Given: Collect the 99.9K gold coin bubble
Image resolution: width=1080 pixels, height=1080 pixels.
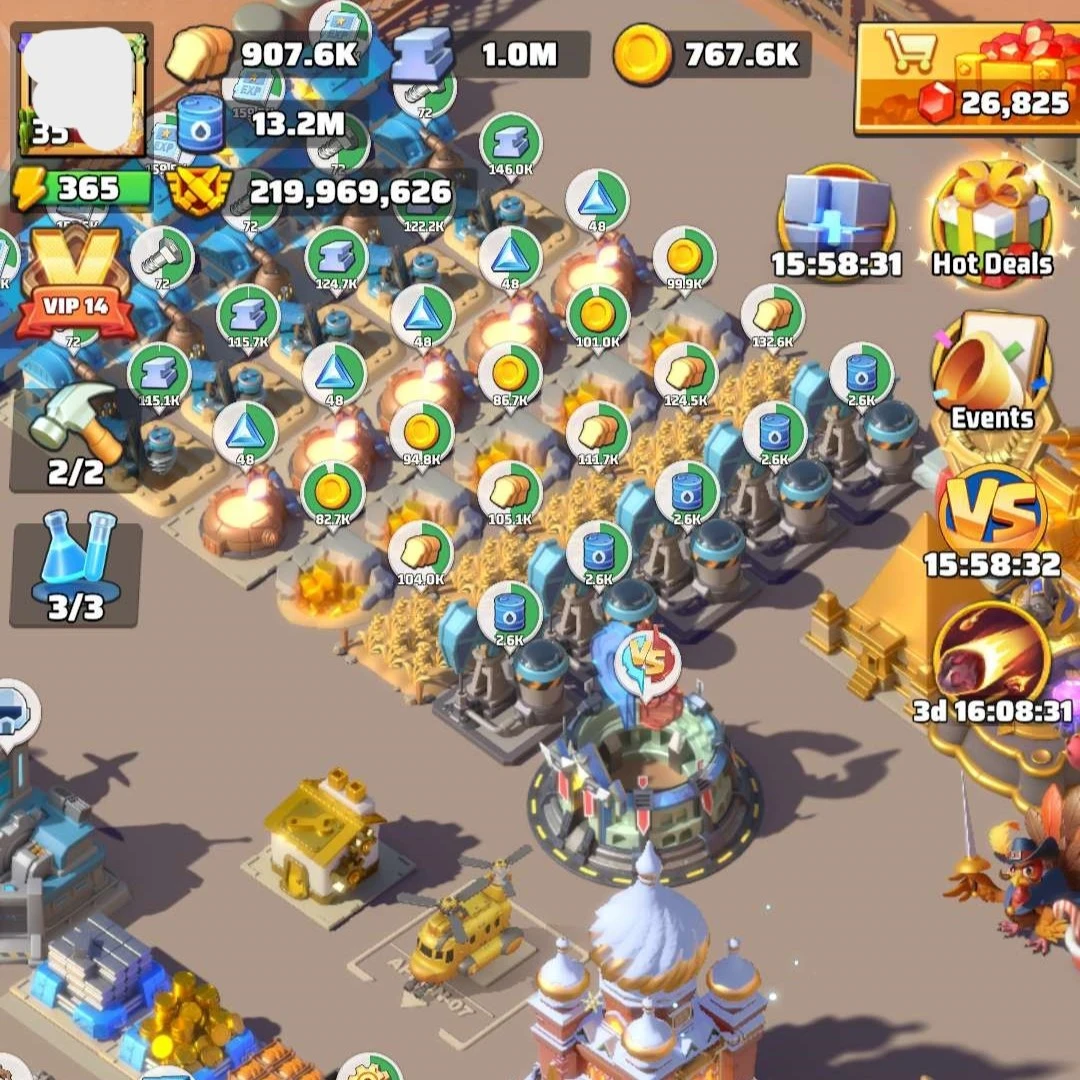Looking at the screenshot, I should [684, 258].
